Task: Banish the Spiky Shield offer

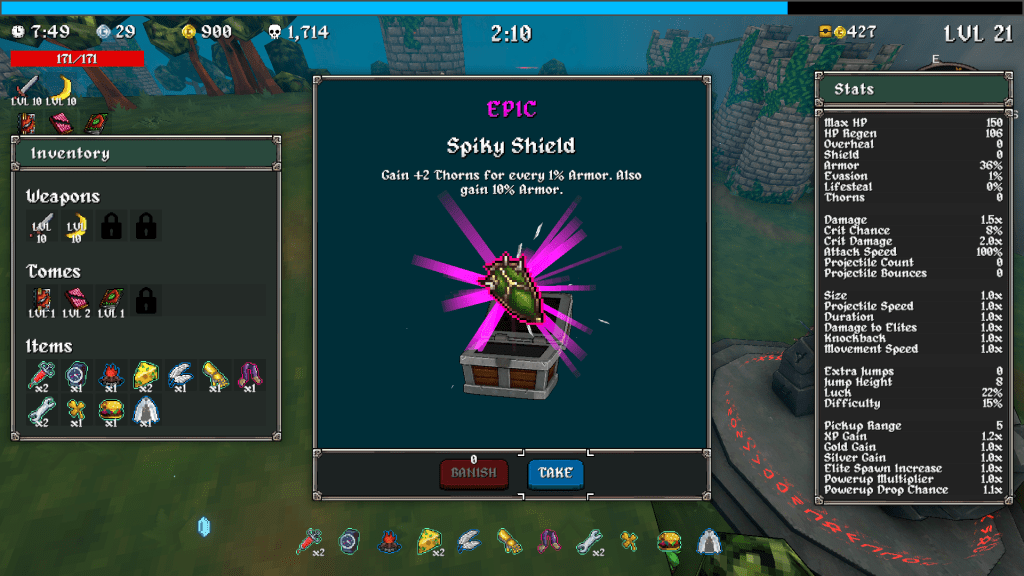Action: point(473,473)
